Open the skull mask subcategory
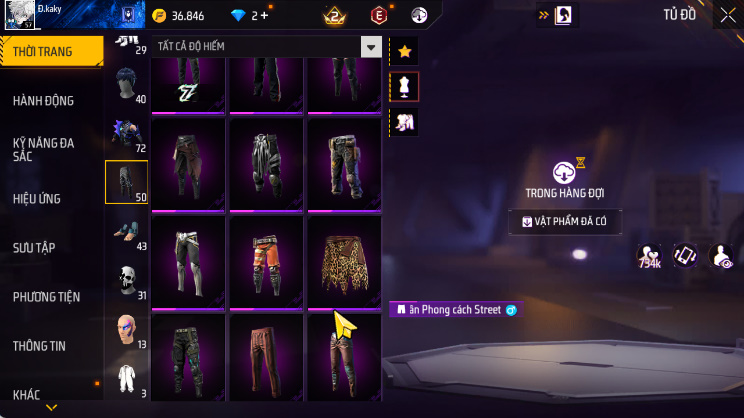Viewport: 744px width, 418px height. [x=127, y=280]
